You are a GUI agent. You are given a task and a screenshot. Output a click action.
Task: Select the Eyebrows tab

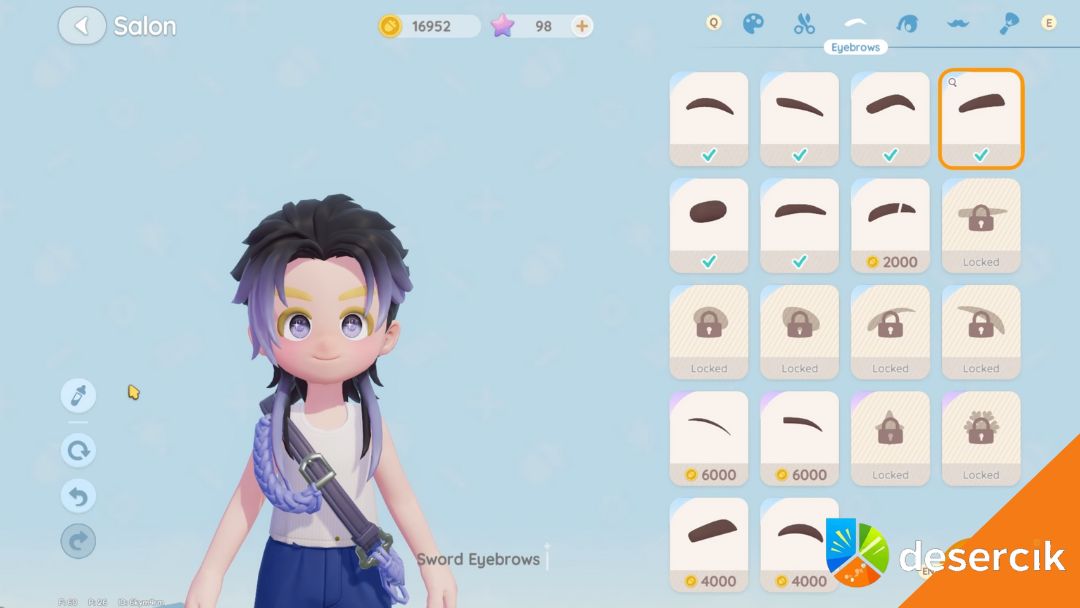point(855,23)
